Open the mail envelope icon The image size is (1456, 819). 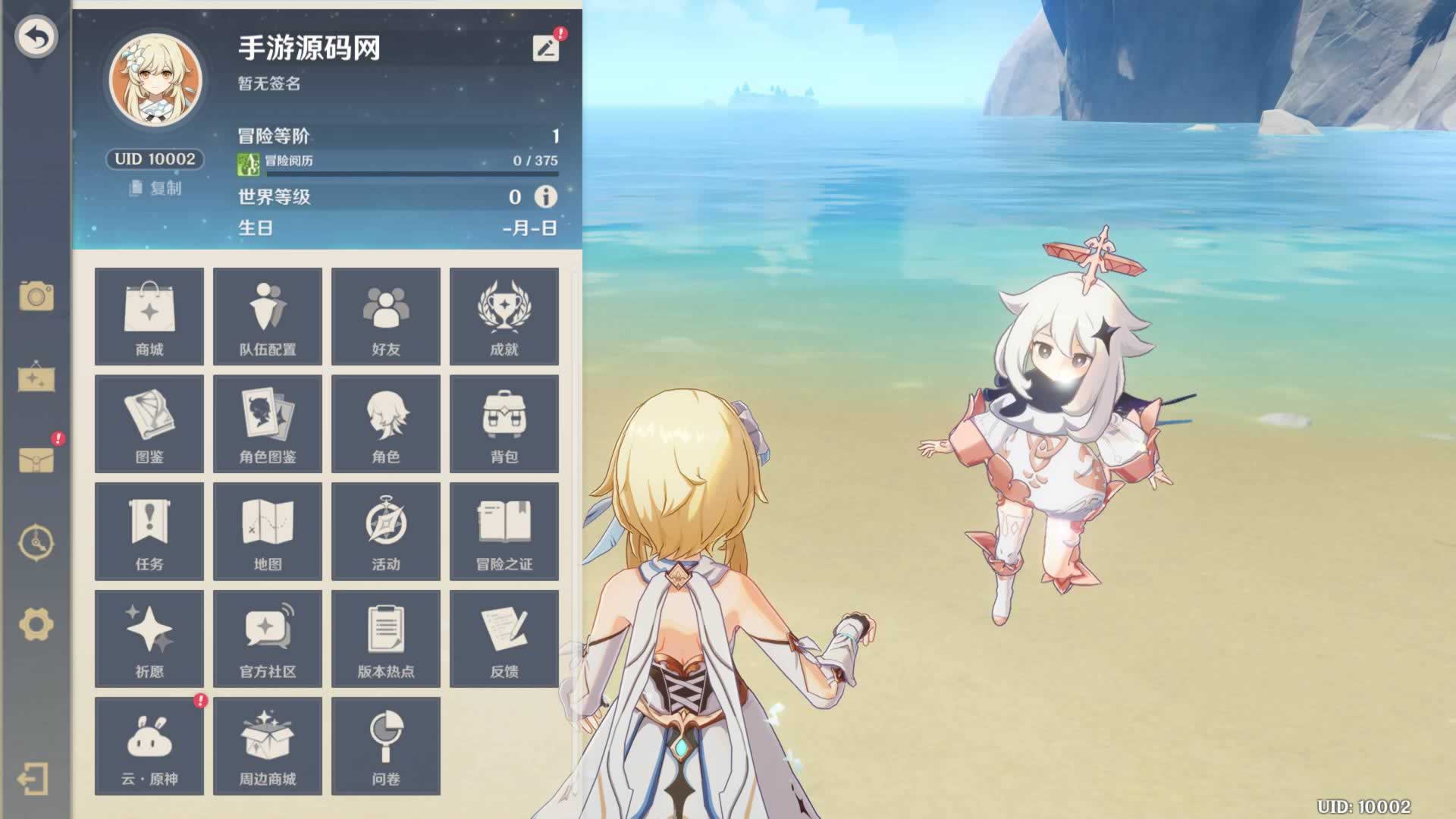coord(36,460)
